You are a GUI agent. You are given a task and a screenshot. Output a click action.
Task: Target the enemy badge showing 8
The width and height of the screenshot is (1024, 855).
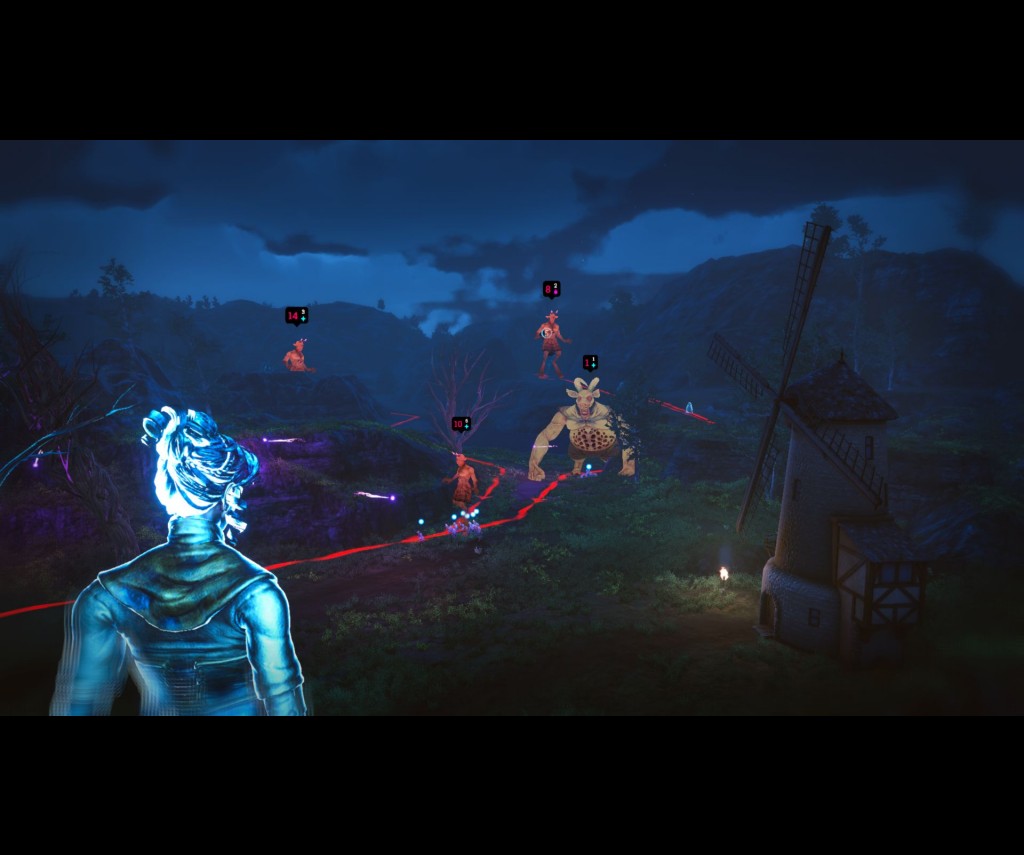[x=551, y=289]
